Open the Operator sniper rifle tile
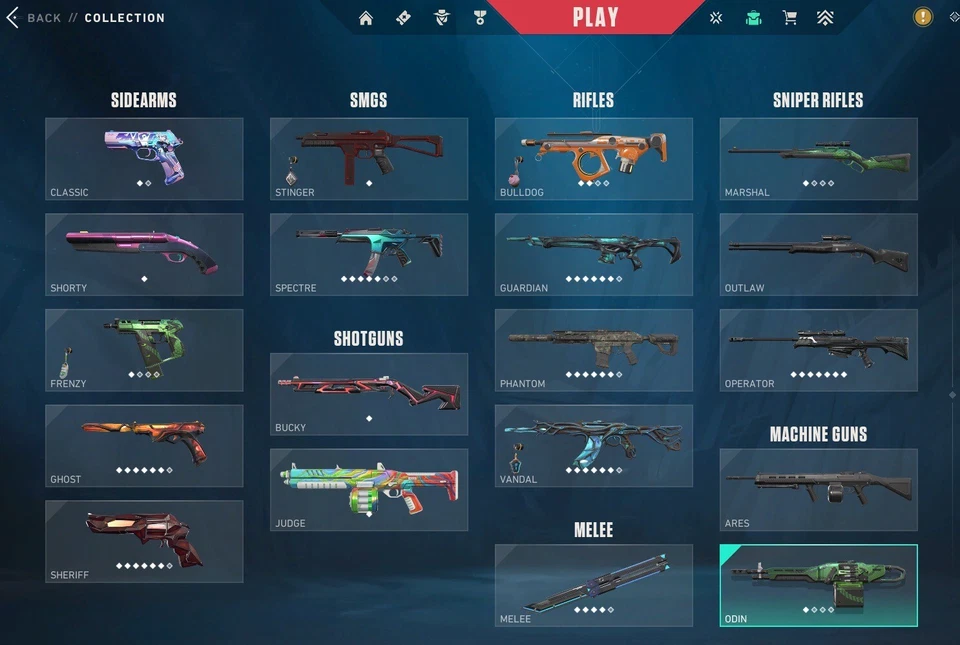This screenshot has height=645, width=960. coord(818,350)
